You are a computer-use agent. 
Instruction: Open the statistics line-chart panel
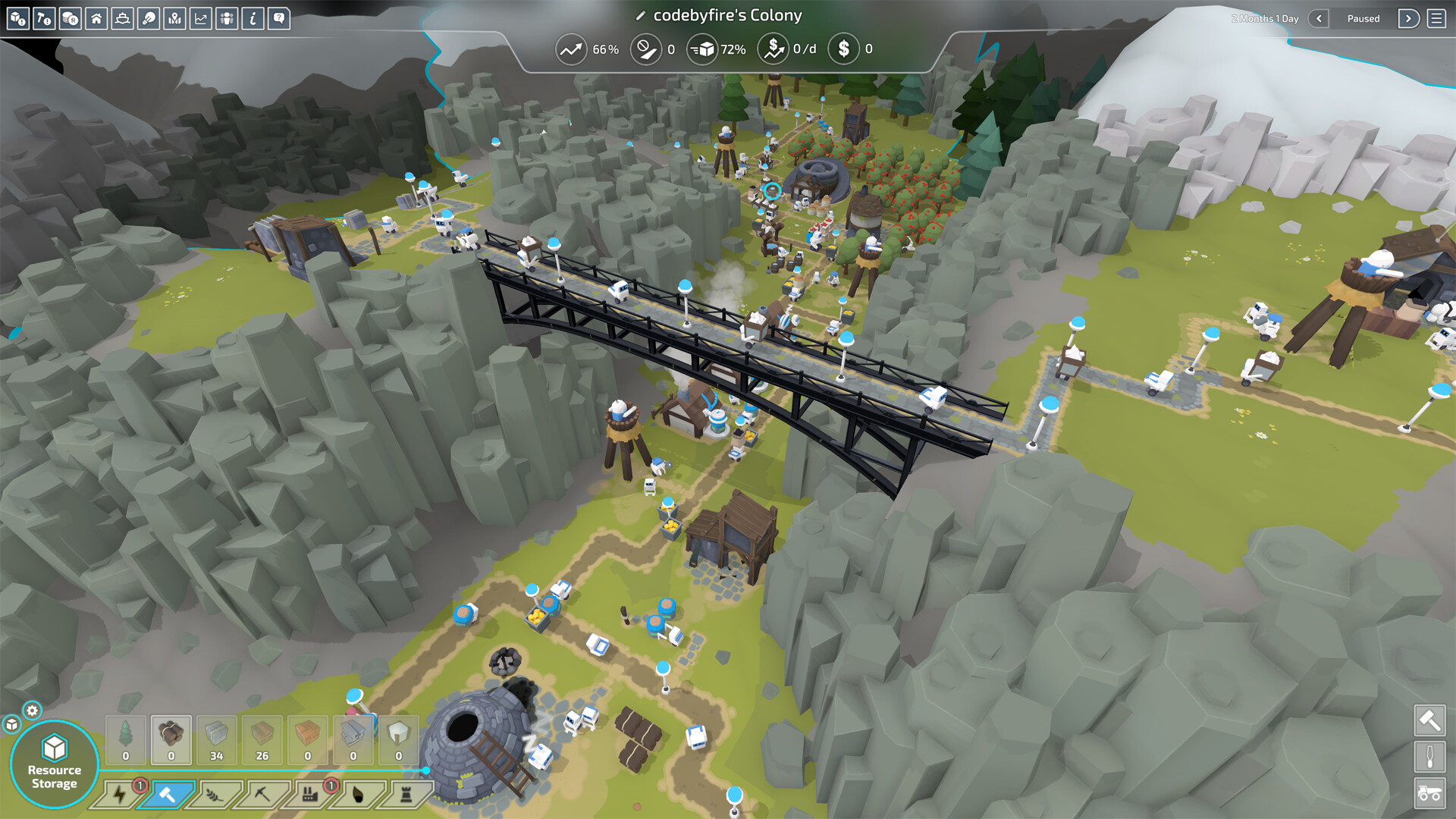pyautogui.click(x=201, y=18)
